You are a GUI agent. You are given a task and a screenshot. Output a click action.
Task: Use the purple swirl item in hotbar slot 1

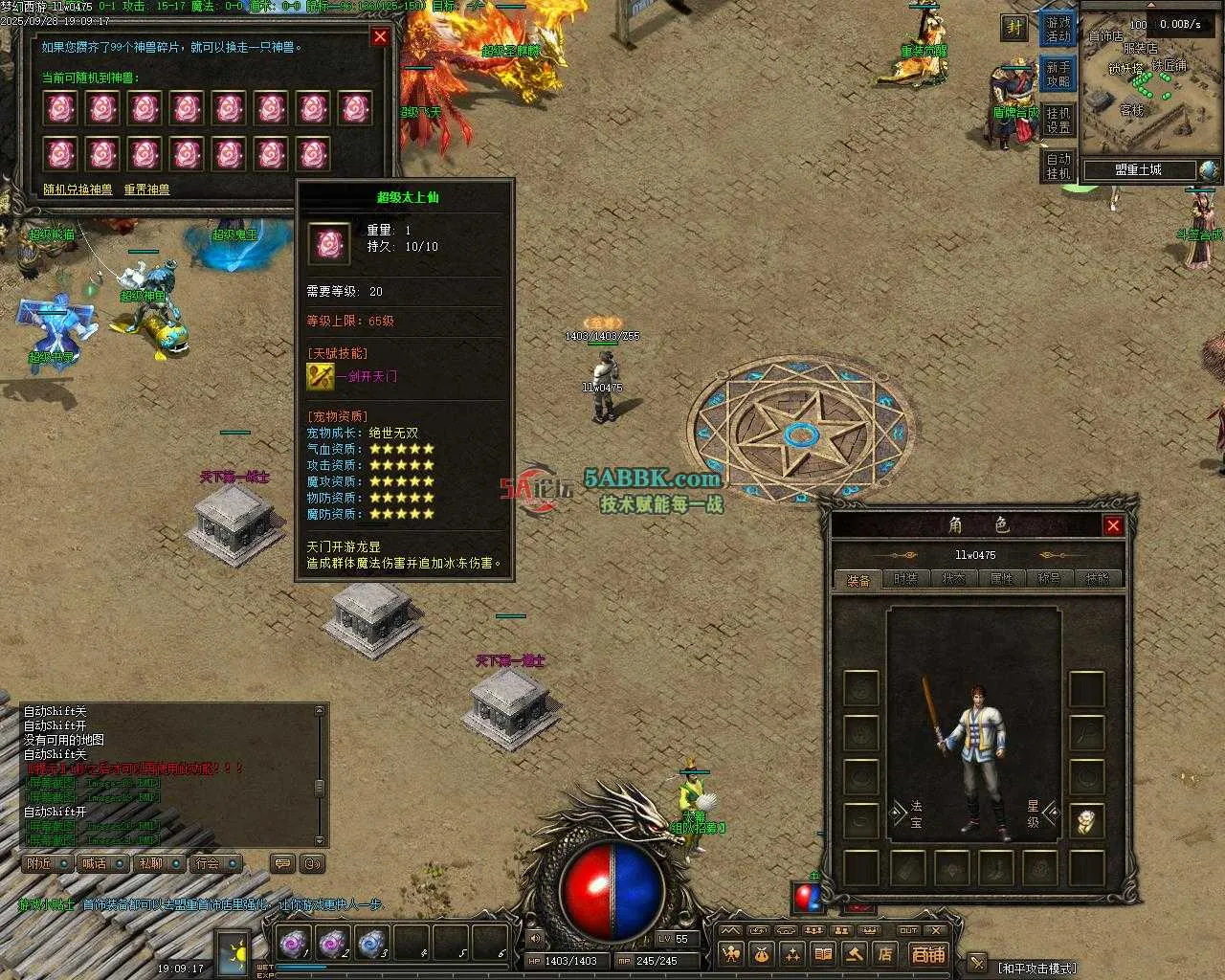pos(293,944)
